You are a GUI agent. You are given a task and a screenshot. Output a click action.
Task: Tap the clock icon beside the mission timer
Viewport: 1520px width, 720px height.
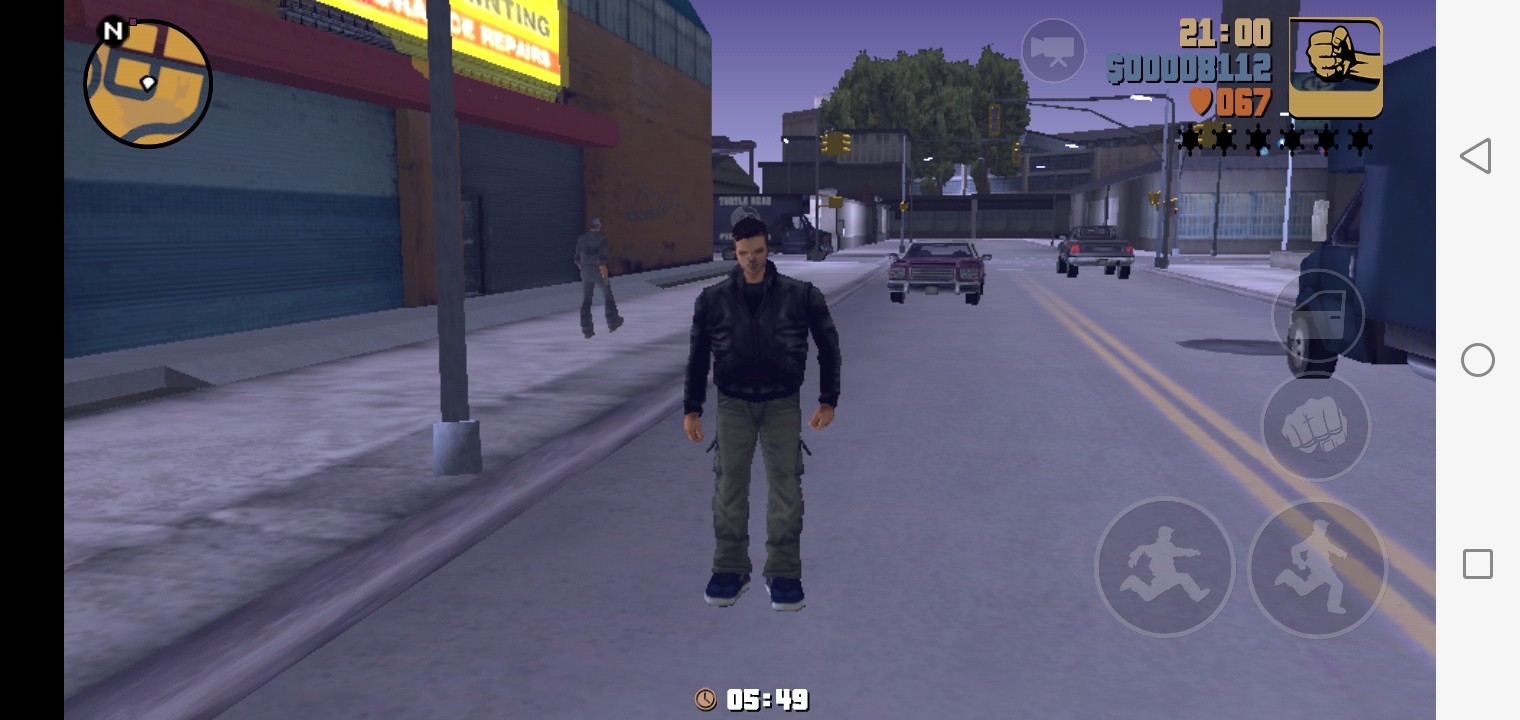coord(706,700)
